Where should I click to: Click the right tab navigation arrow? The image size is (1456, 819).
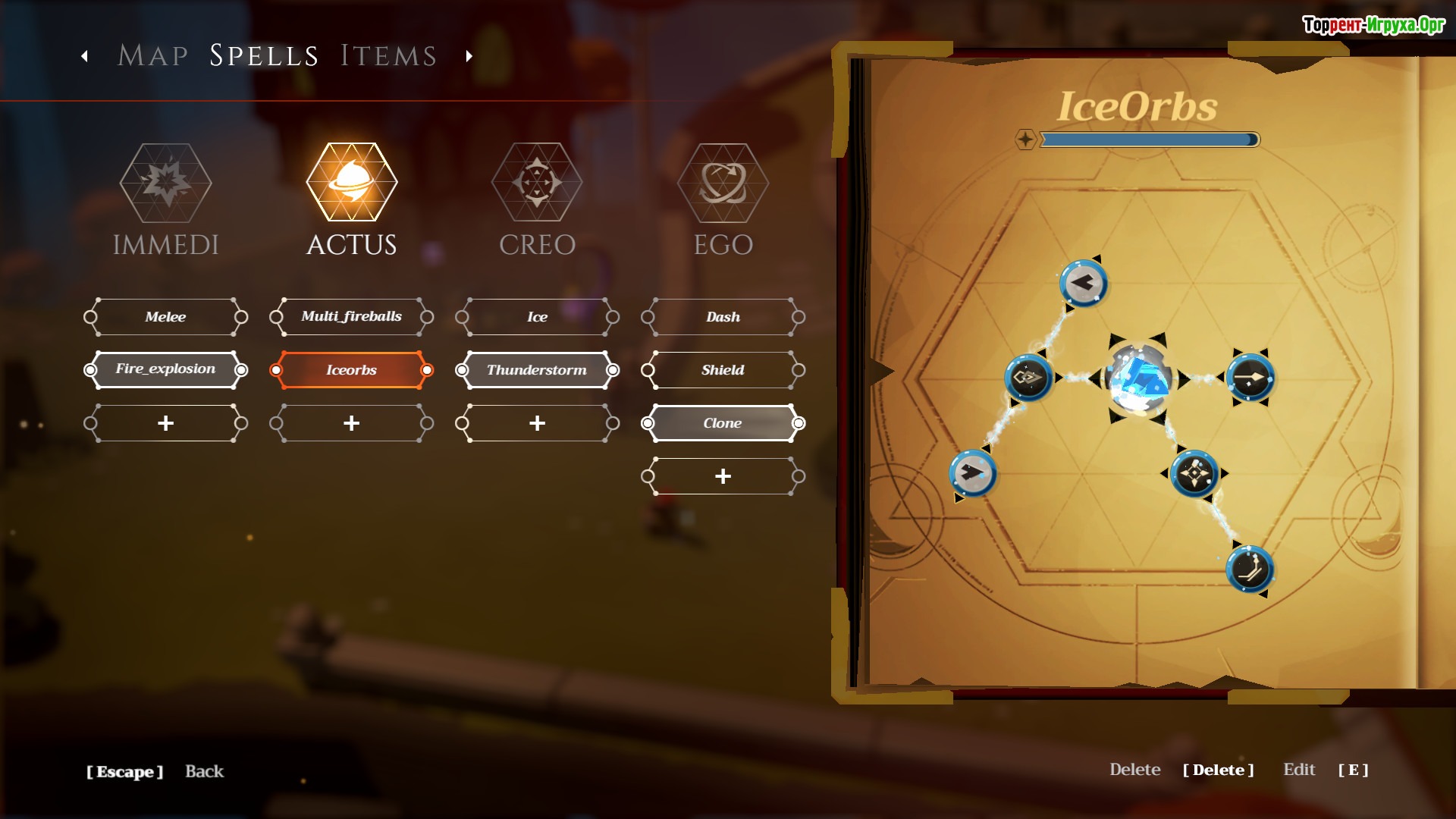469,56
